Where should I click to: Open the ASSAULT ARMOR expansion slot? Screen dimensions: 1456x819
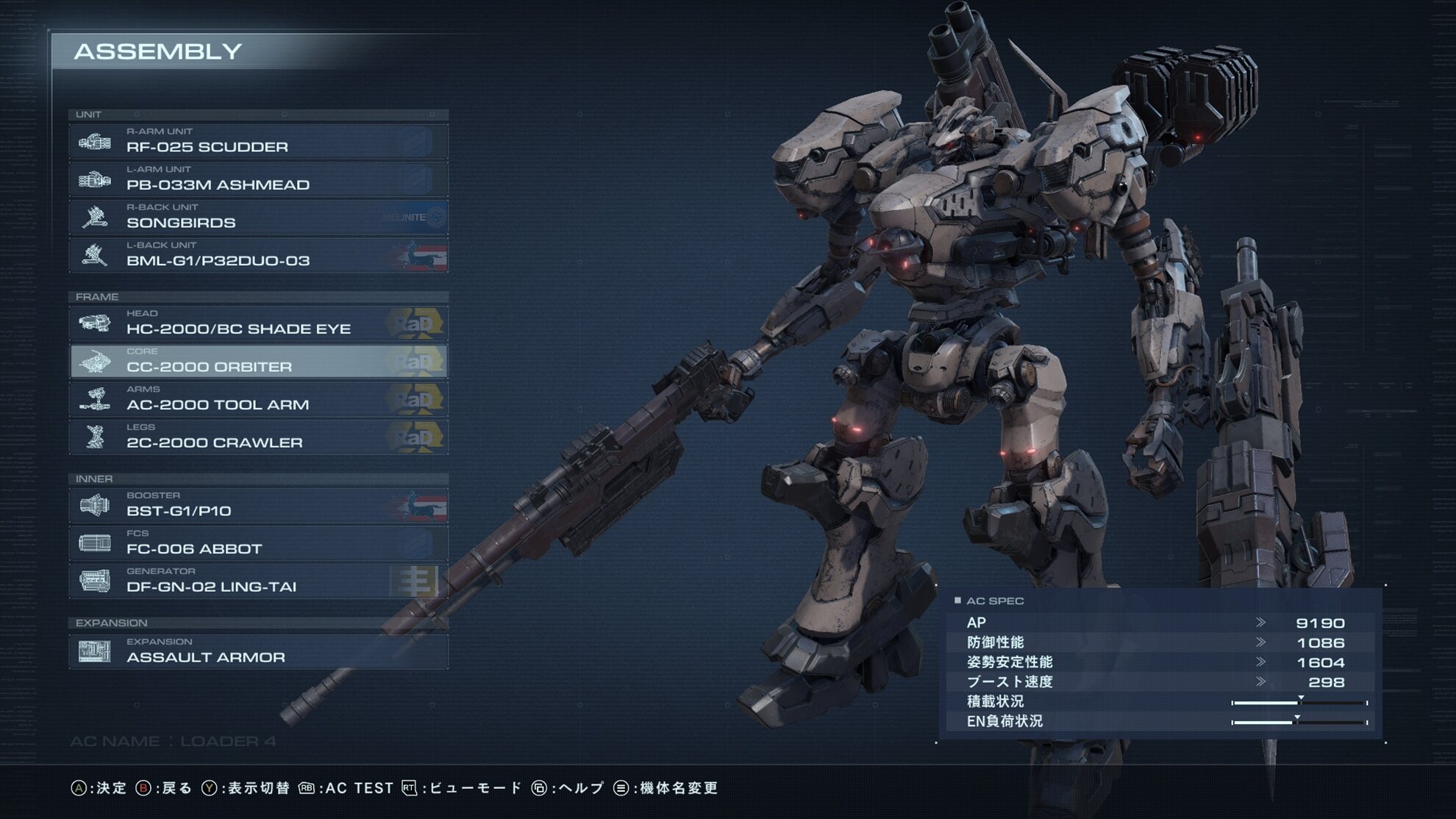click(258, 652)
